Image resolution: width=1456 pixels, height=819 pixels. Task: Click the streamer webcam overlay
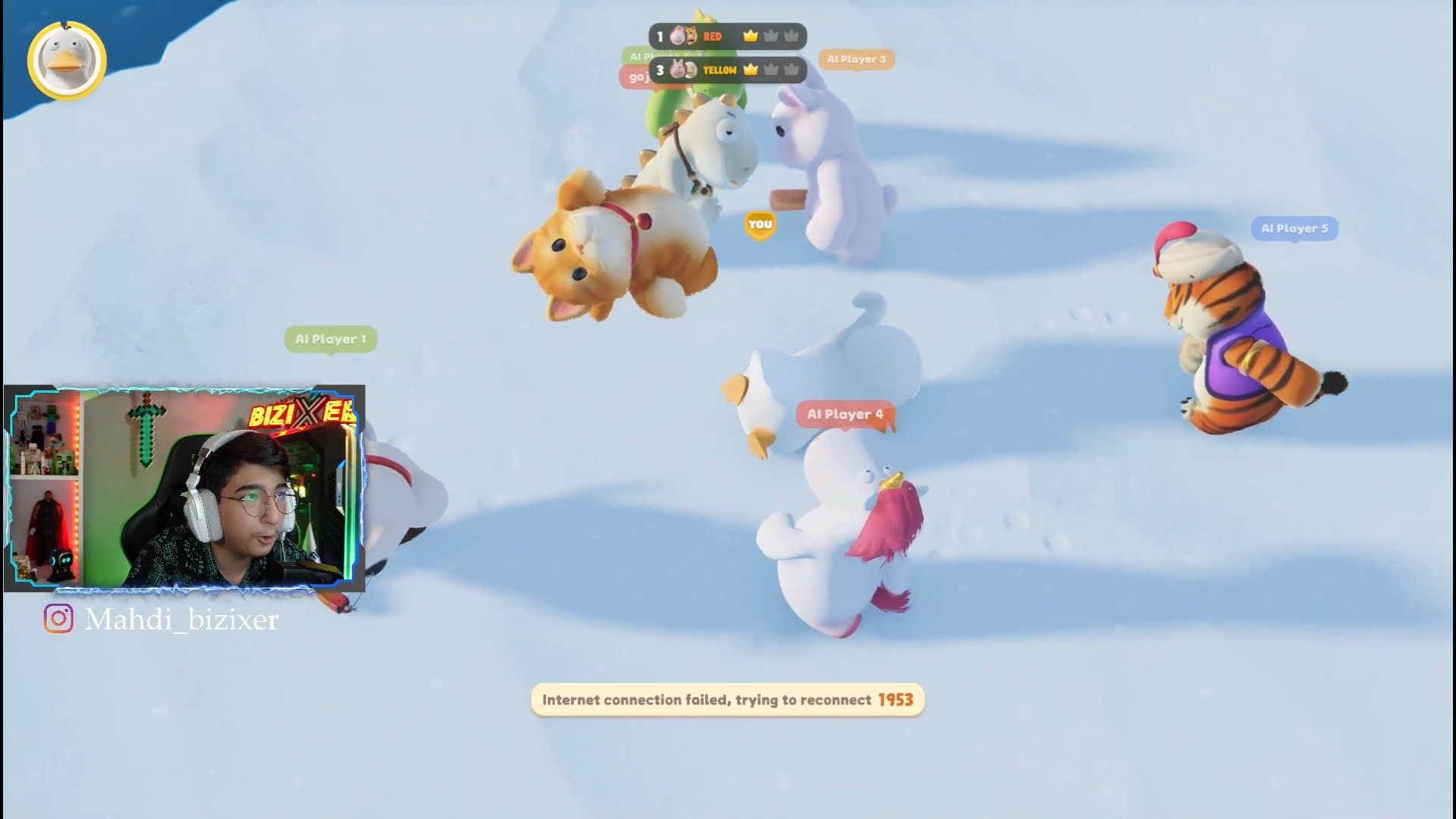[x=184, y=488]
